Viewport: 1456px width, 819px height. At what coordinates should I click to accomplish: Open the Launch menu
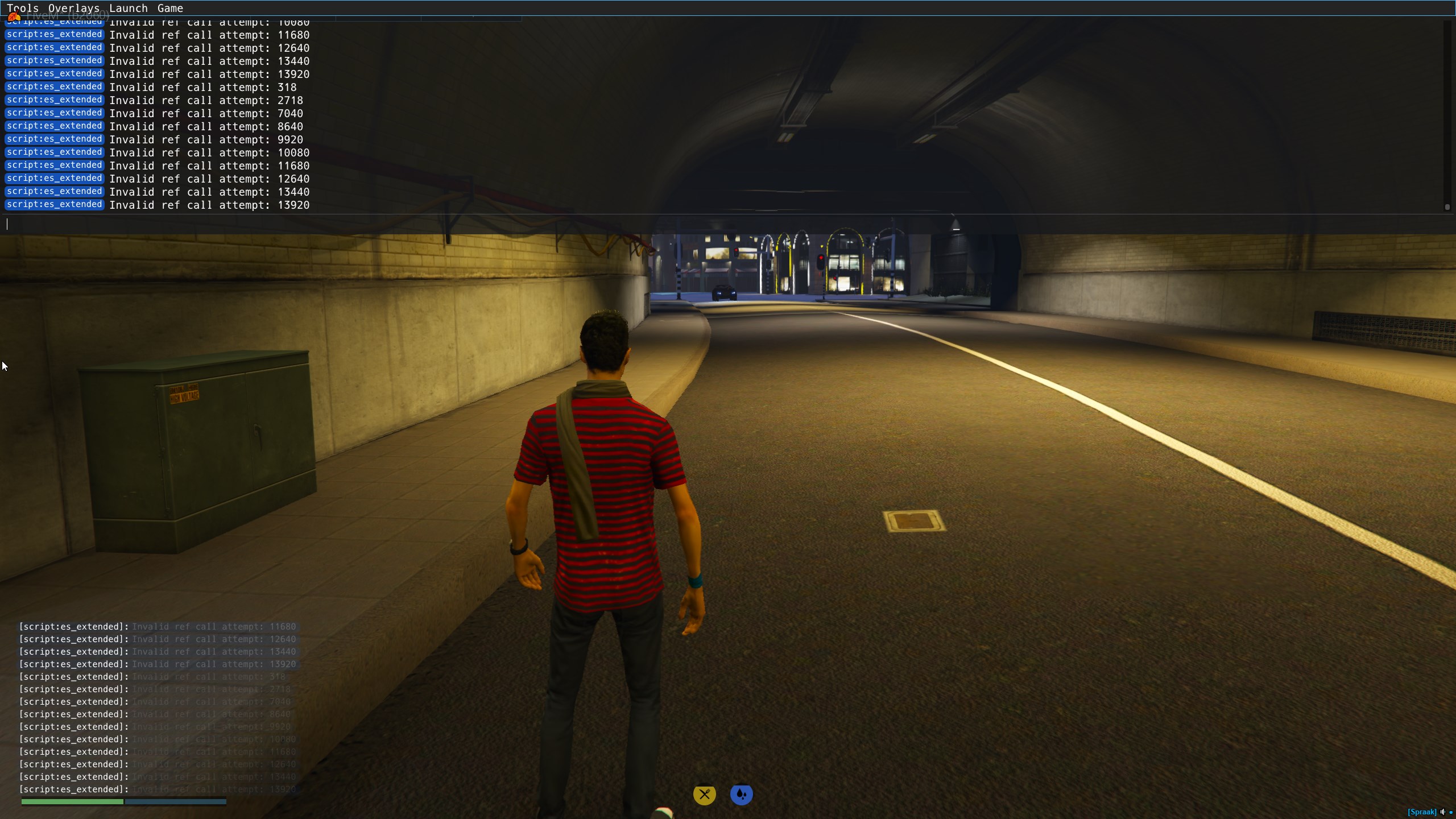coord(129,8)
